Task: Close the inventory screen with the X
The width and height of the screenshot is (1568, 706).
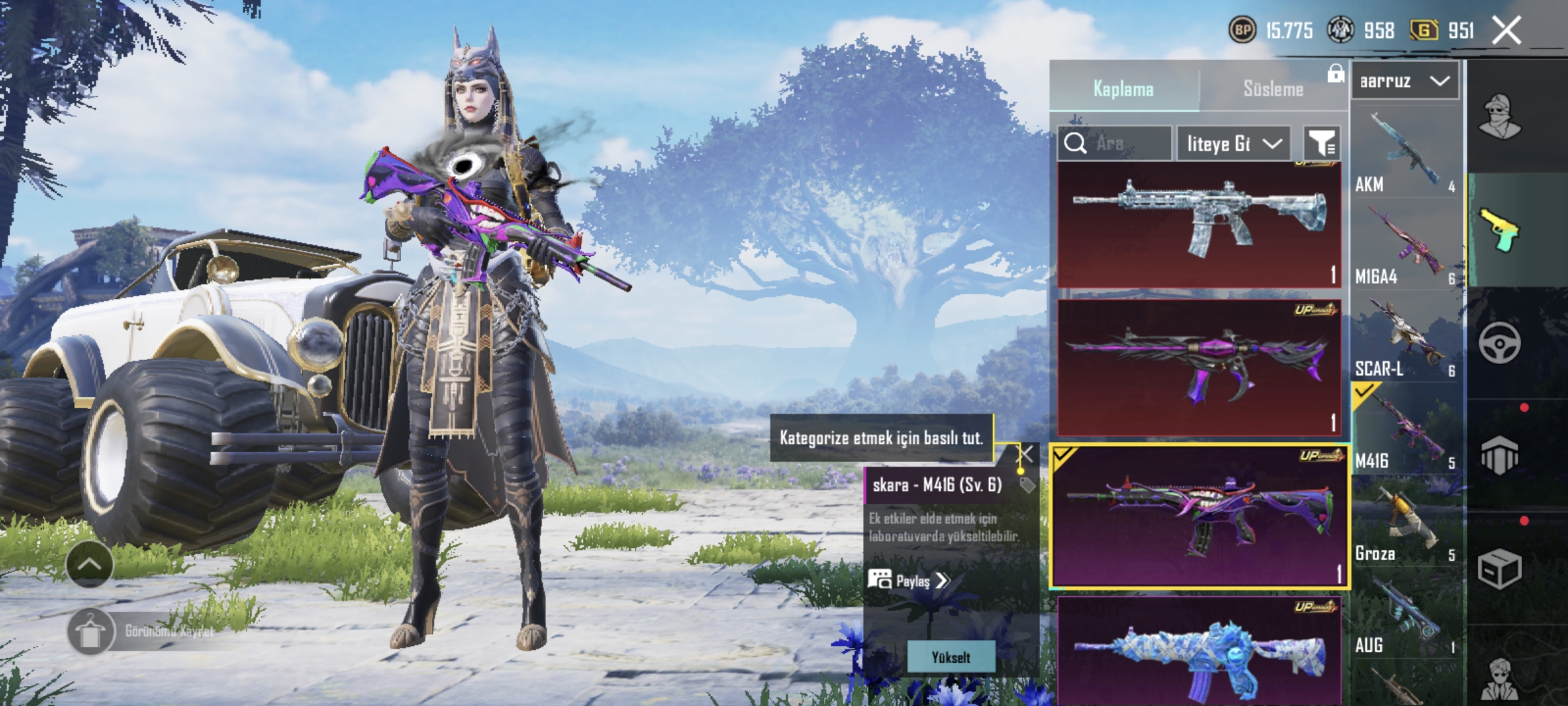Action: pyautogui.click(x=1507, y=31)
